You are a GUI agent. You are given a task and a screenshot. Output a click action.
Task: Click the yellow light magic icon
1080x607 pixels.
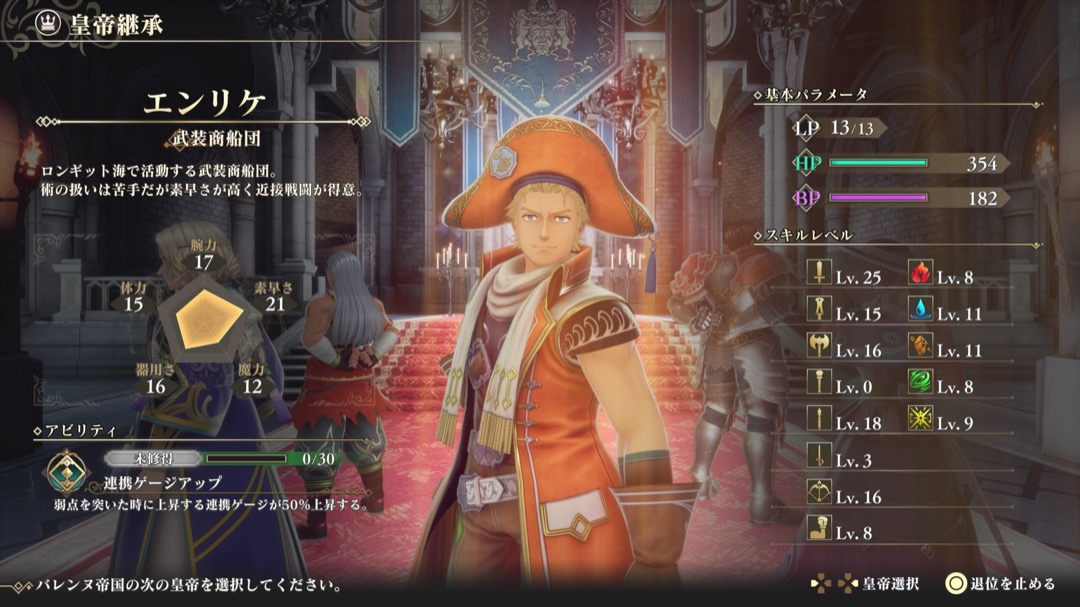[x=920, y=421]
